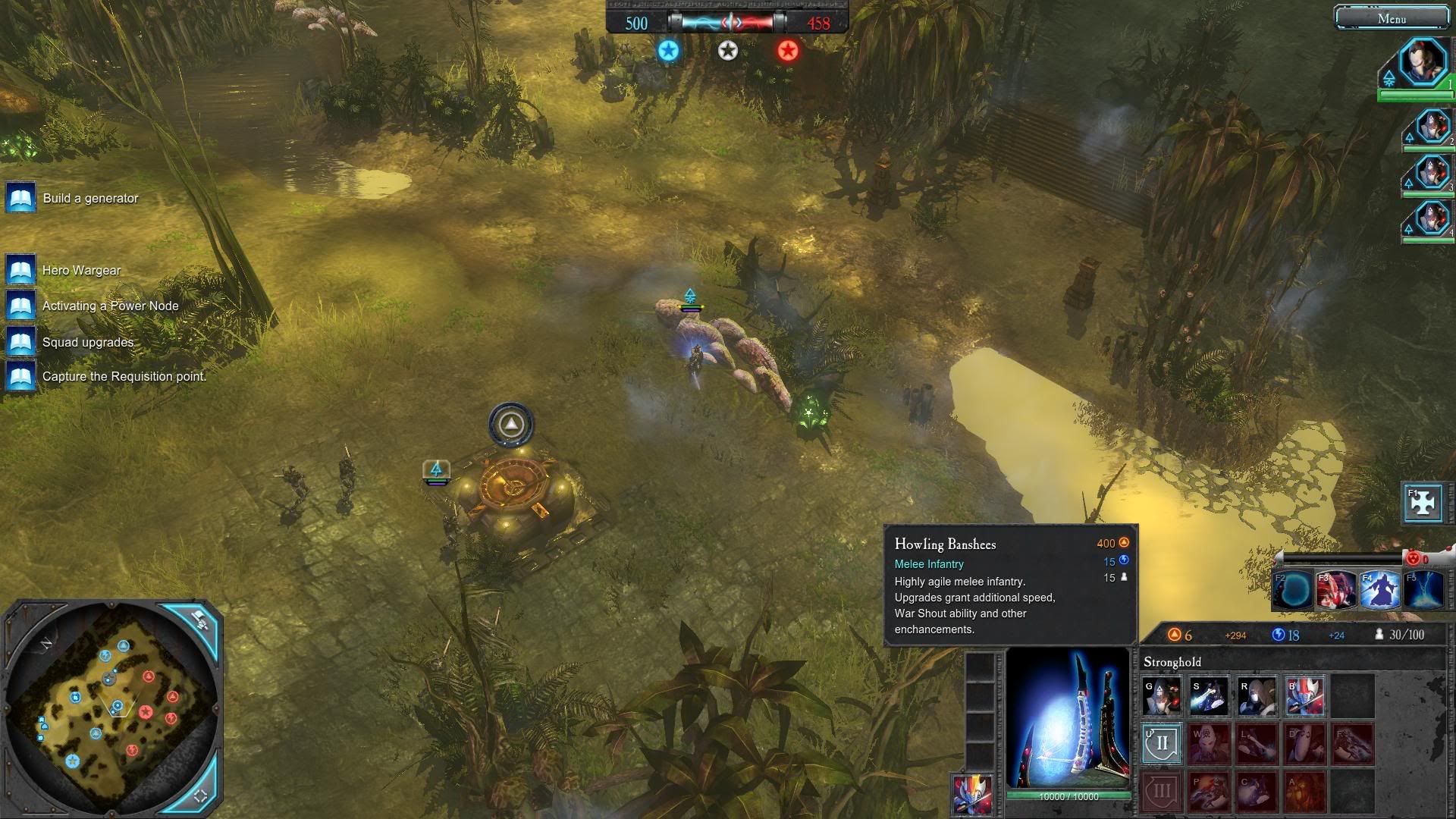1456x819 pixels.
Task: Activate the F2 blue orb global ability
Action: coord(1292,590)
